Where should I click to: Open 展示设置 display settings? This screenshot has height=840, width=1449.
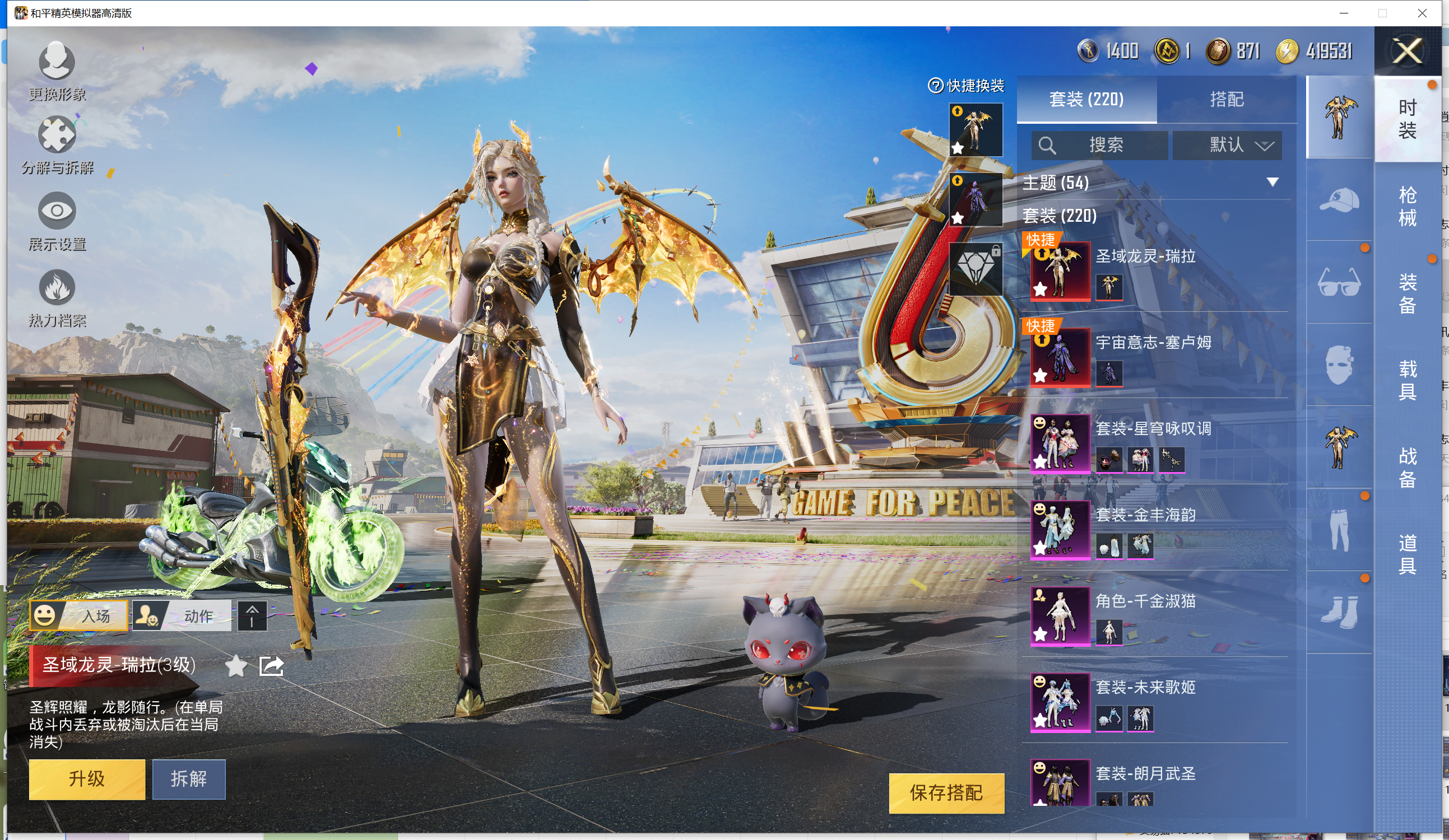(x=57, y=221)
